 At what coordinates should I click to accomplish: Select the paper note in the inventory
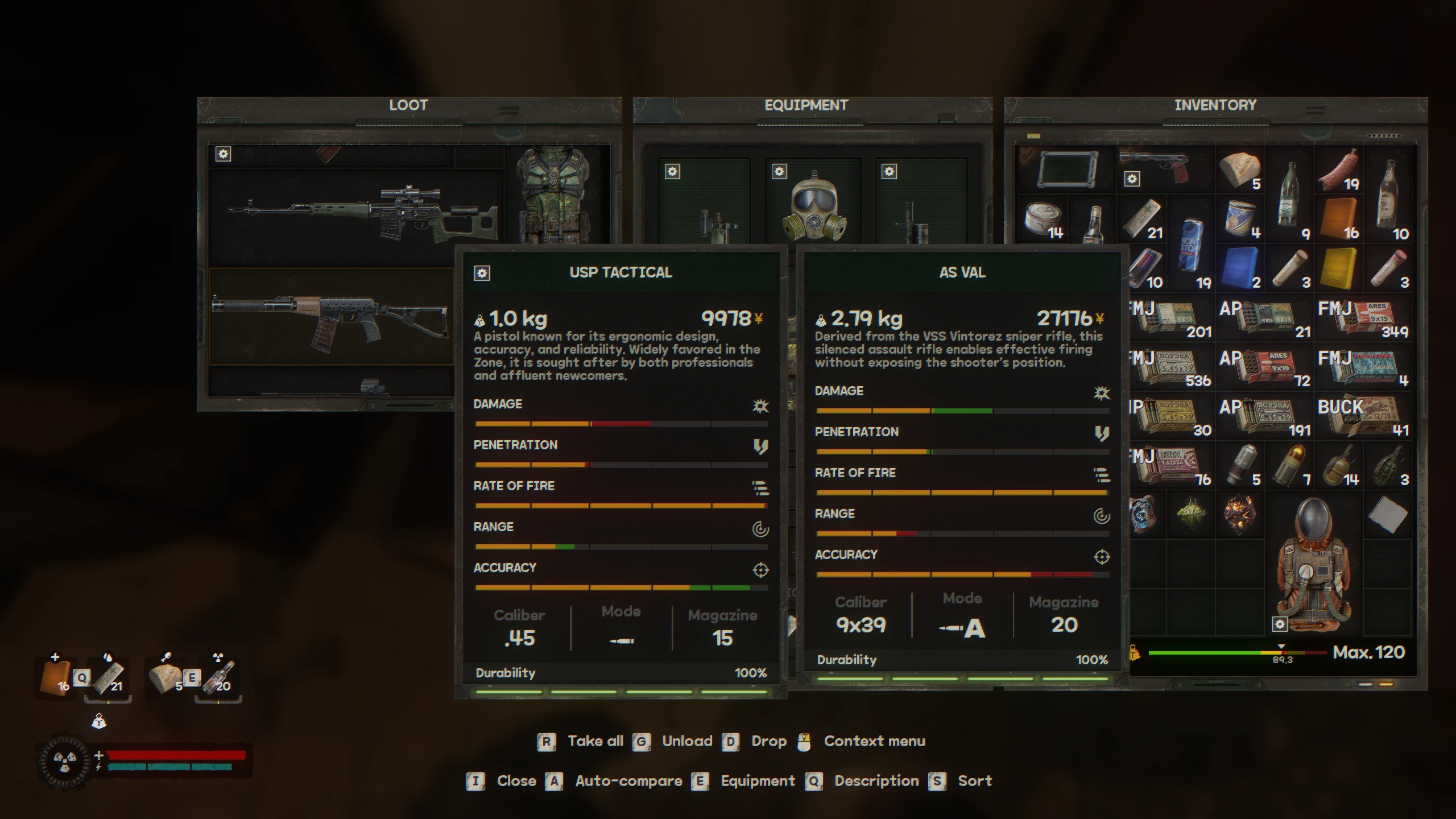(x=1388, y=515)
